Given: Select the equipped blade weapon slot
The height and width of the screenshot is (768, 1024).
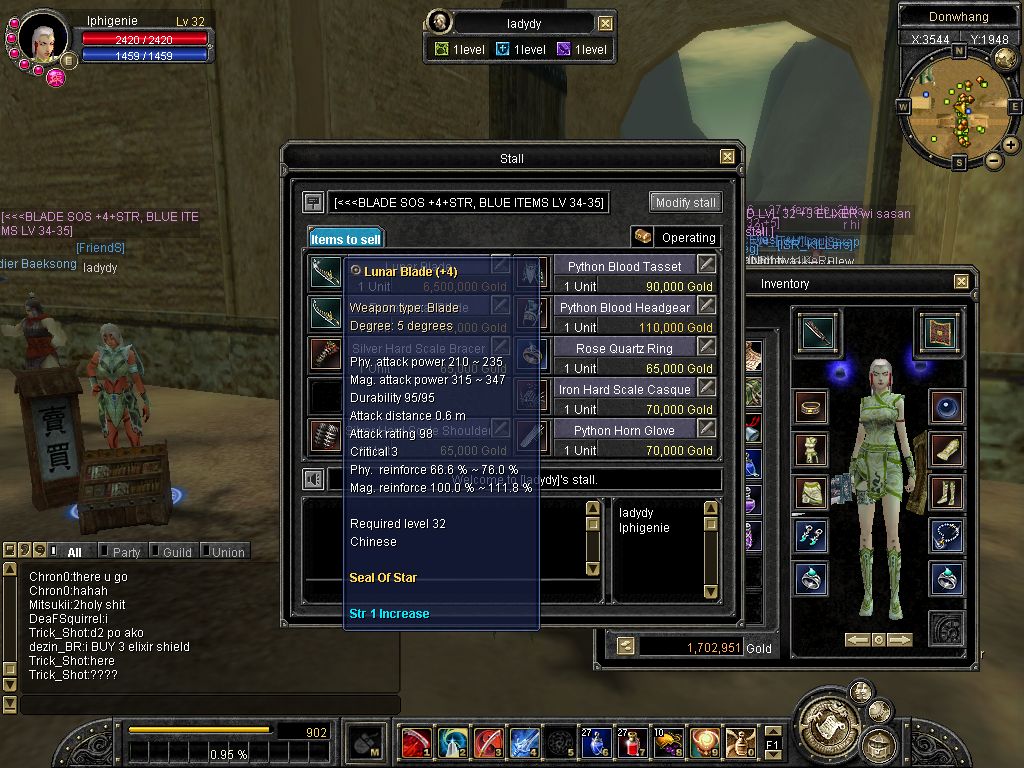Looking at the screenshot, I should coord(817,333).
